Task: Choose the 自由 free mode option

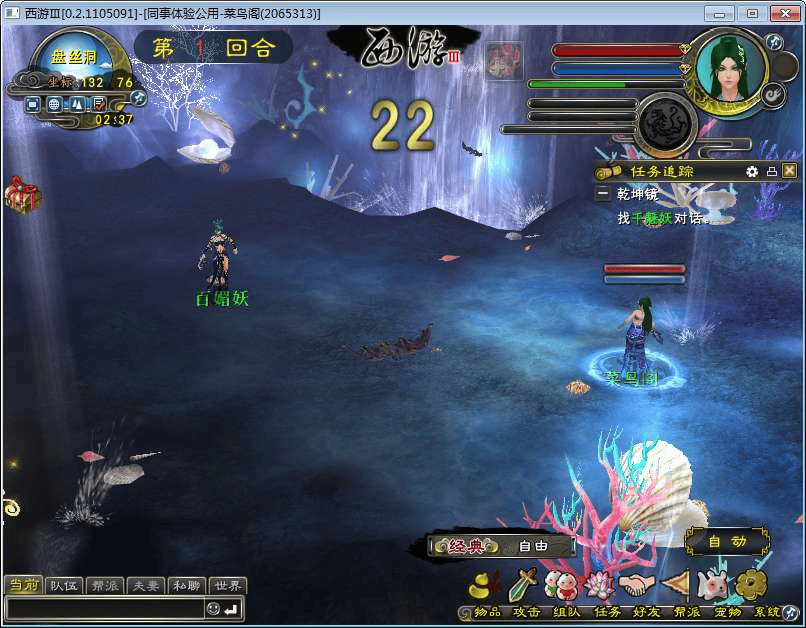Action: click(533, 546)
